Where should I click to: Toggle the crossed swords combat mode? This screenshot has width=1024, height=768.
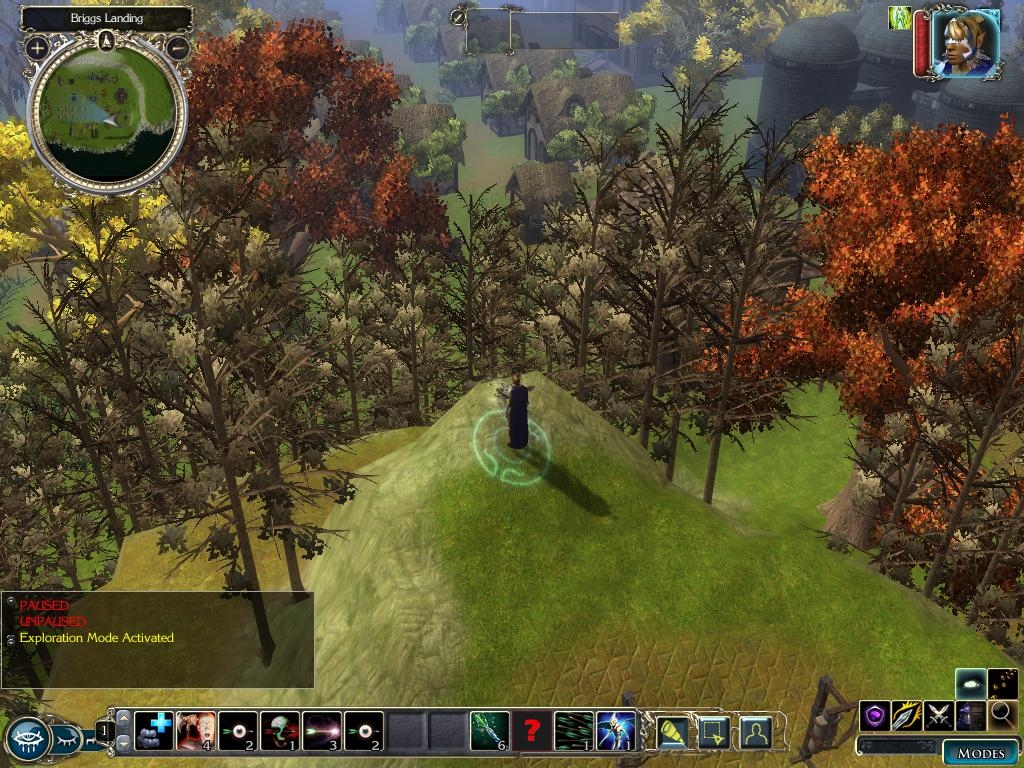pyautogui.click(x=938, y=715)
